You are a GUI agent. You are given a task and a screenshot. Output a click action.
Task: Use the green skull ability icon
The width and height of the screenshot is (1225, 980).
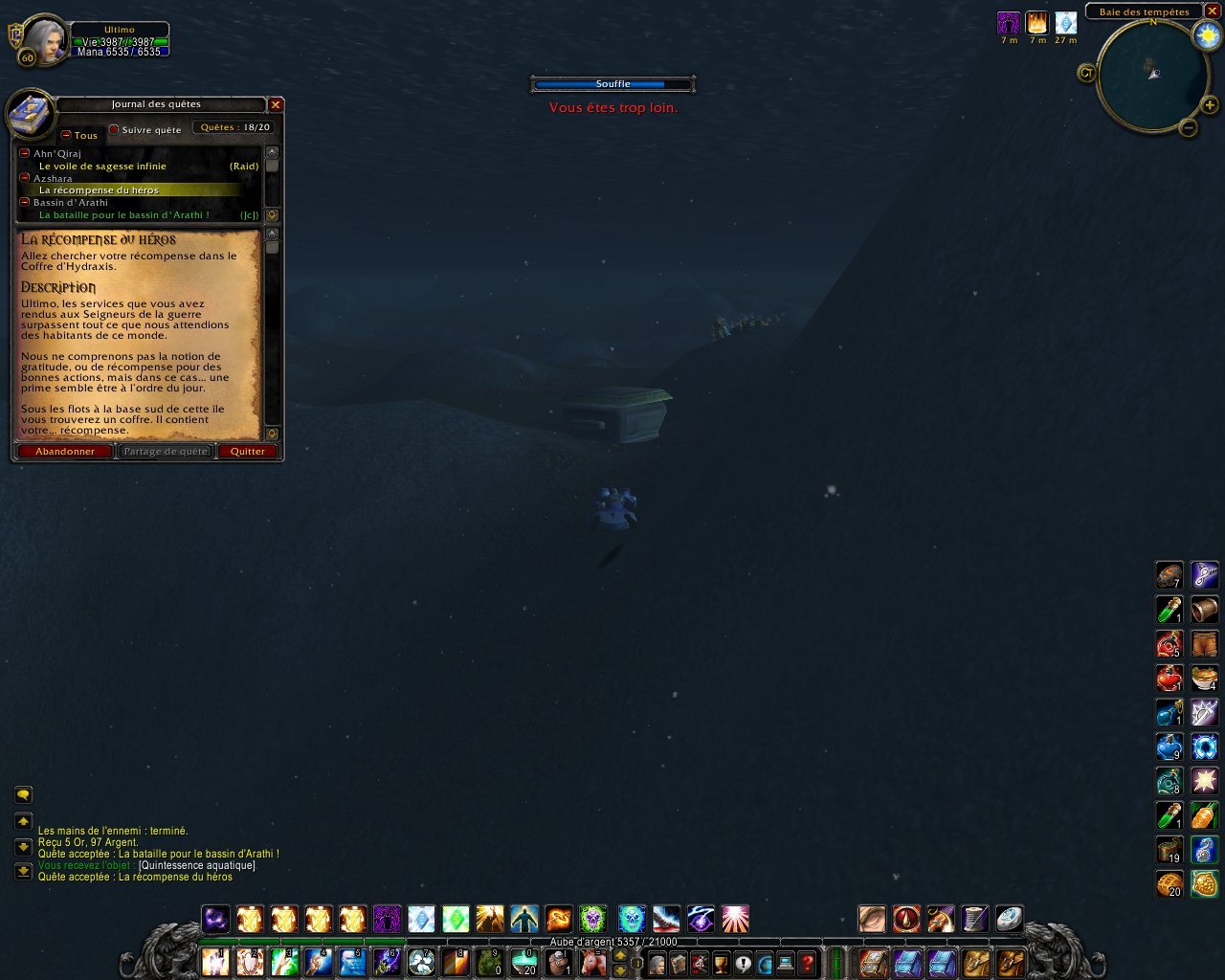(x=592, y=920)
